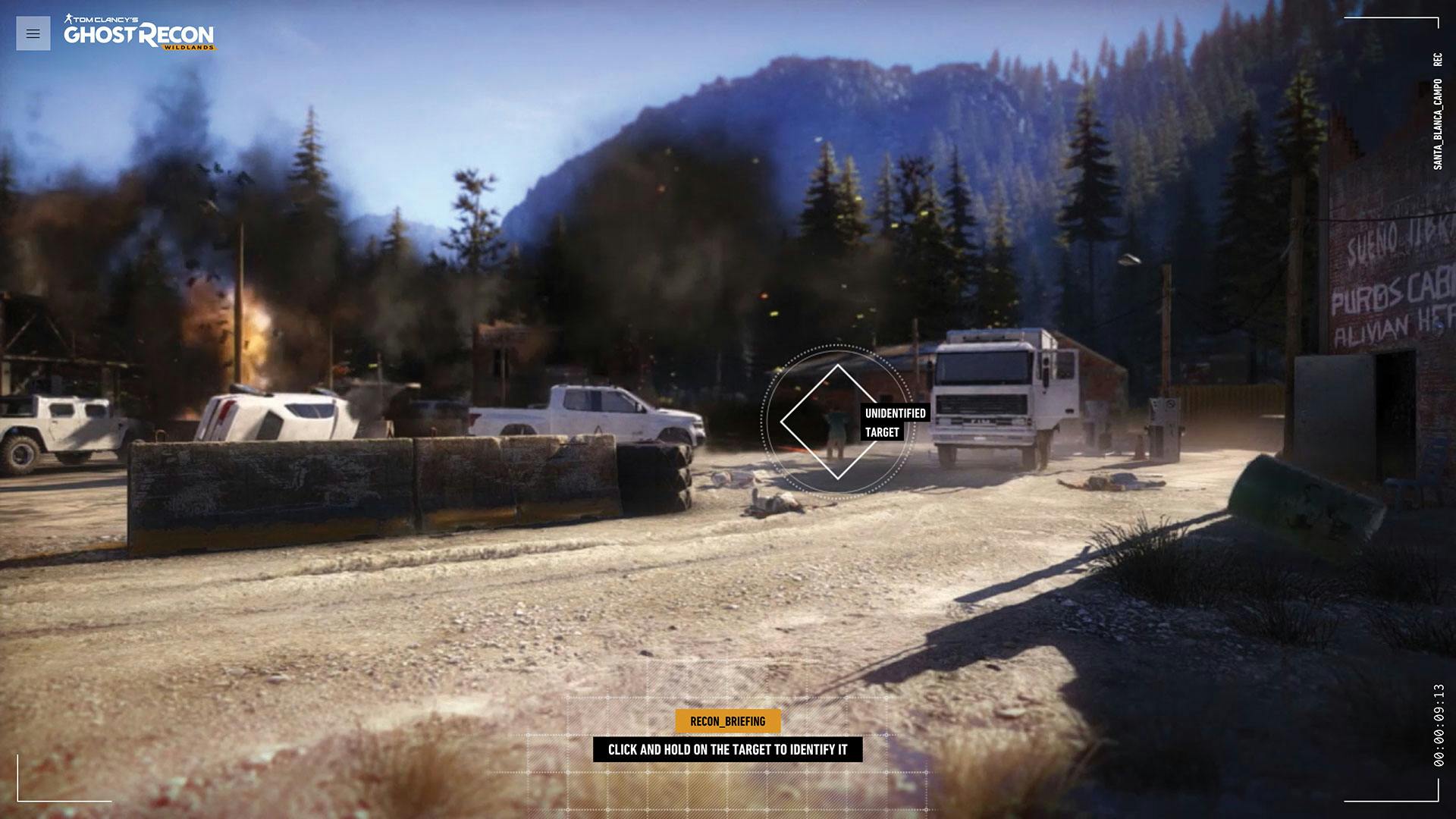Select the unidentified target diamond marker

[836, 422]
